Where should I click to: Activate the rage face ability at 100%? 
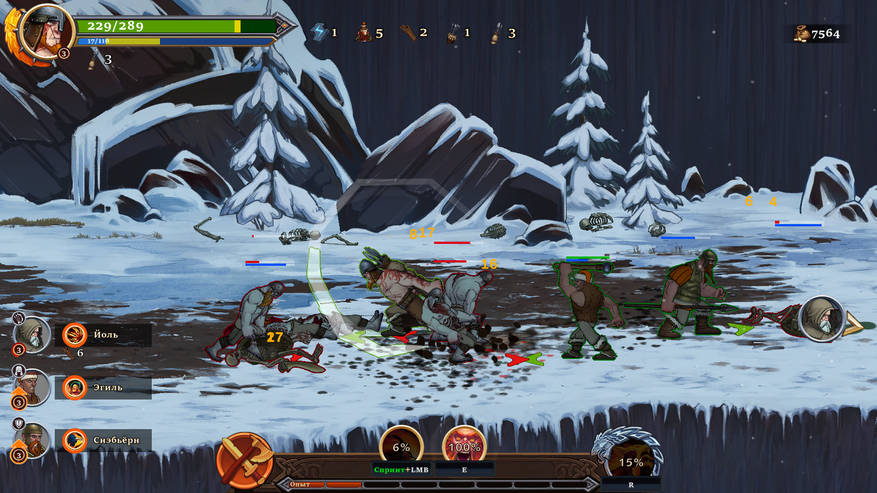(463, 446)
